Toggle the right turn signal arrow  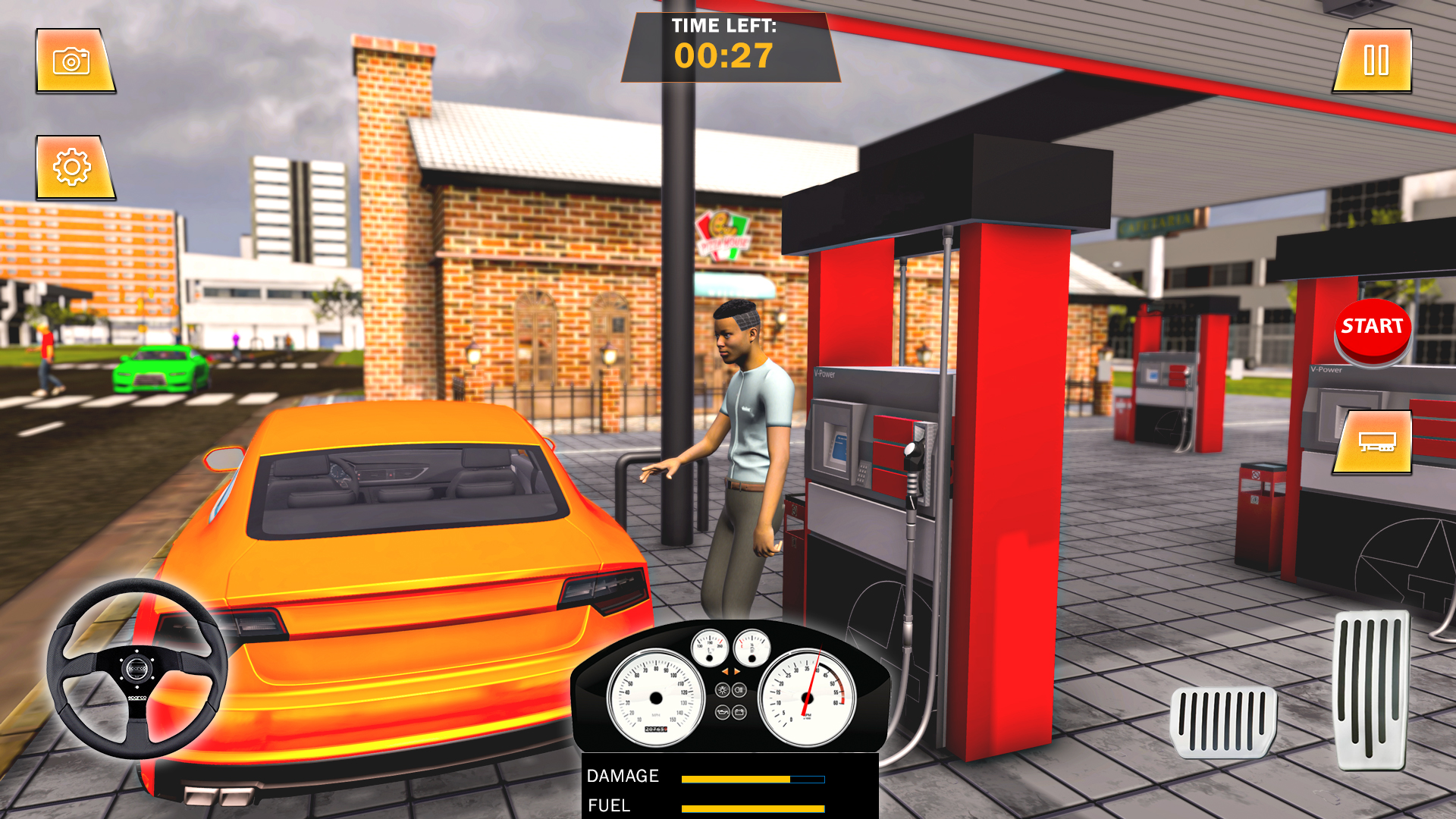point(736,672)
